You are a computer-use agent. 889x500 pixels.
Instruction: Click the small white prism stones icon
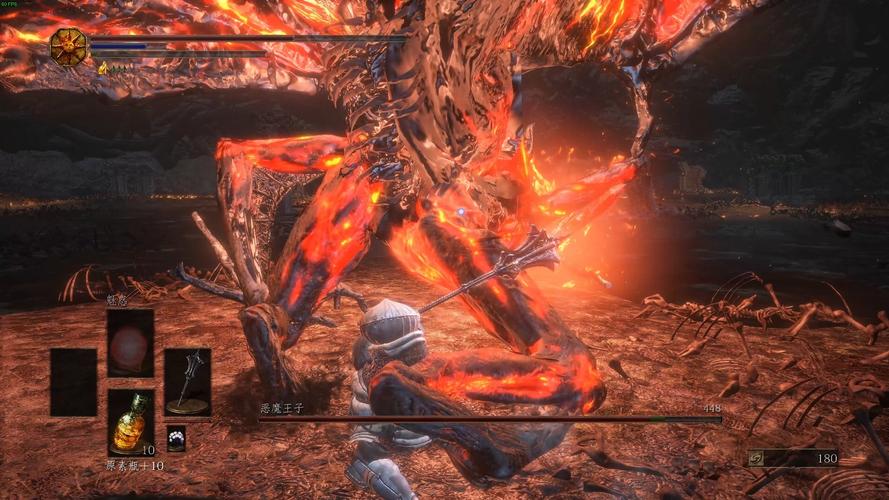click(x=176, y=437)
